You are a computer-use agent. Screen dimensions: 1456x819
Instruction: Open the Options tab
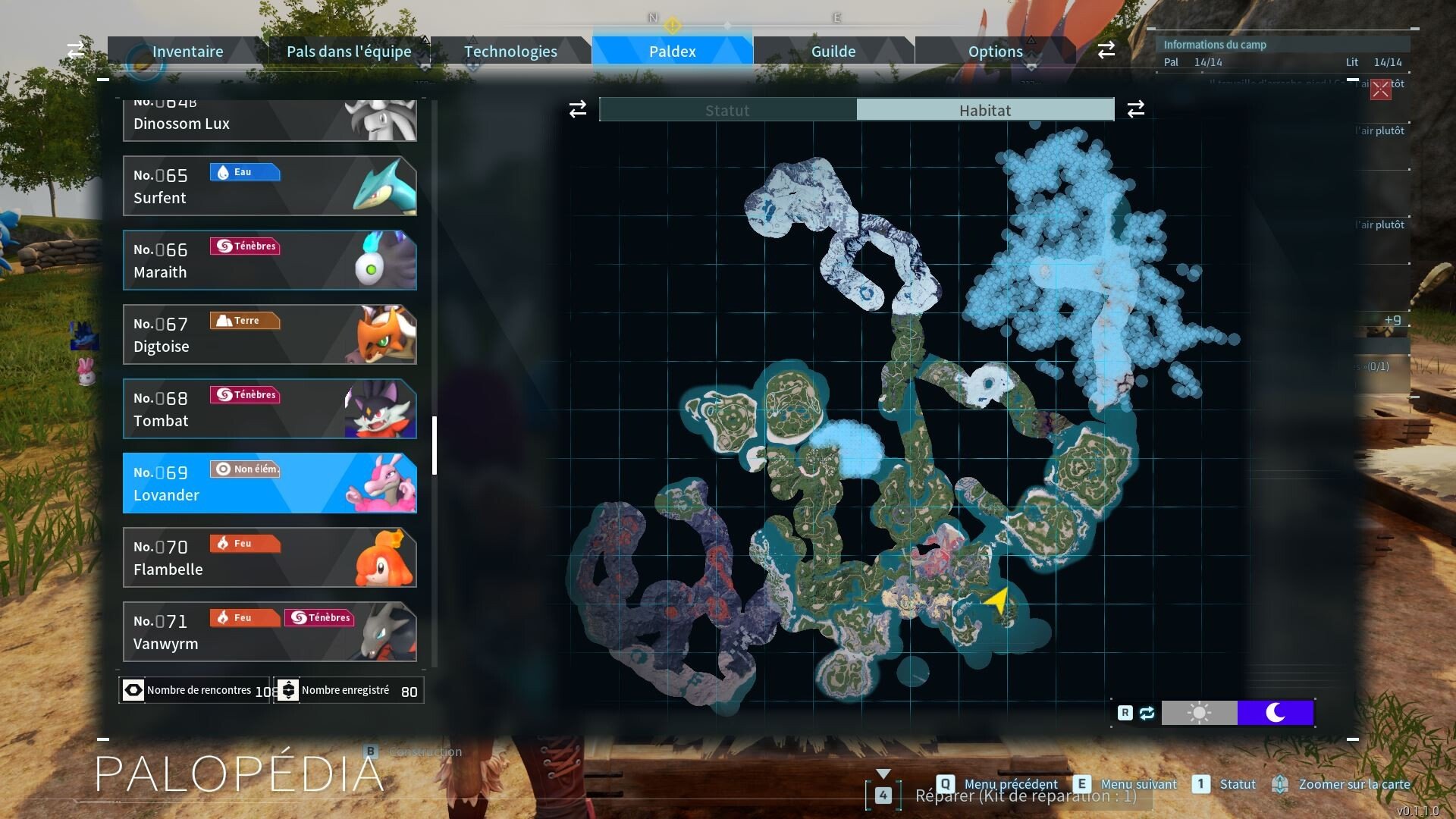pyautogui.click(x=995, y=52)
